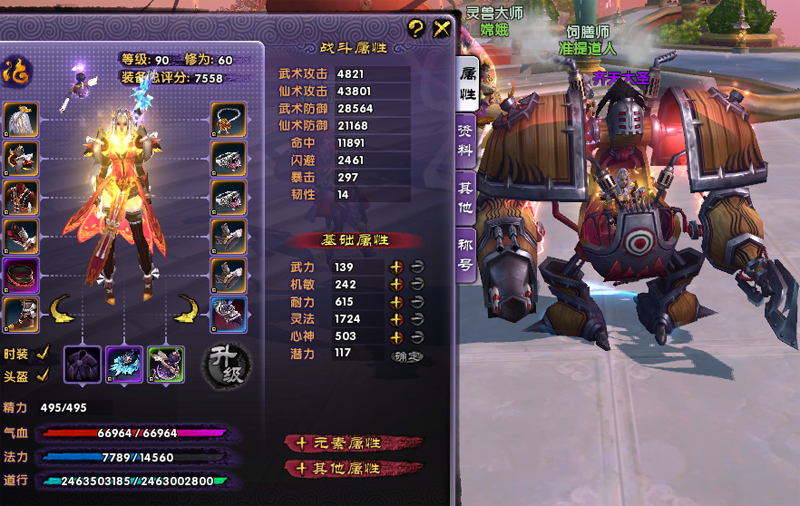Toggle the 头盔 helmet checkbox

pyautogui.click(x=42, y=375)
